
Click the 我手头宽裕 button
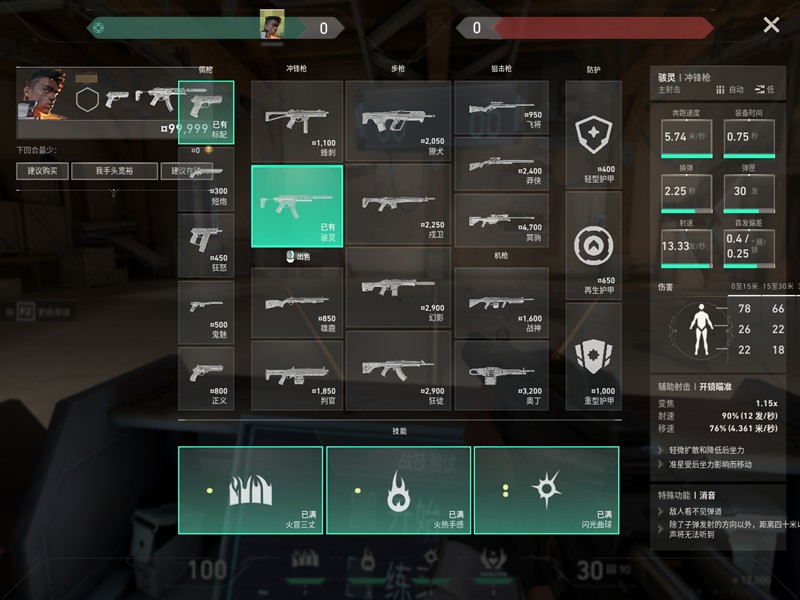pyautogui.click(x=114, y=171)
